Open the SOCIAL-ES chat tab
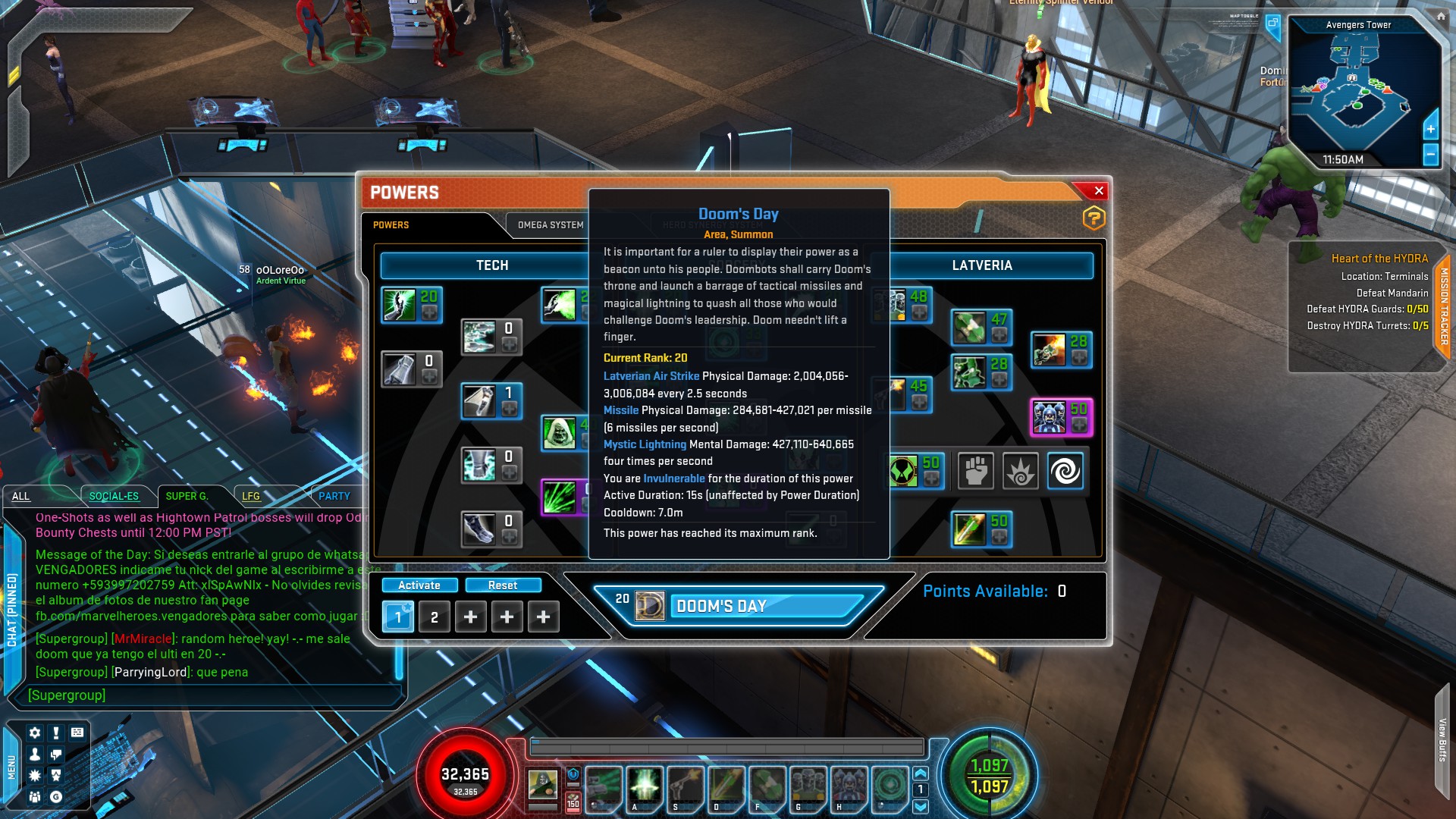This screenshot has width=1456, height=819. coord(114,495)
